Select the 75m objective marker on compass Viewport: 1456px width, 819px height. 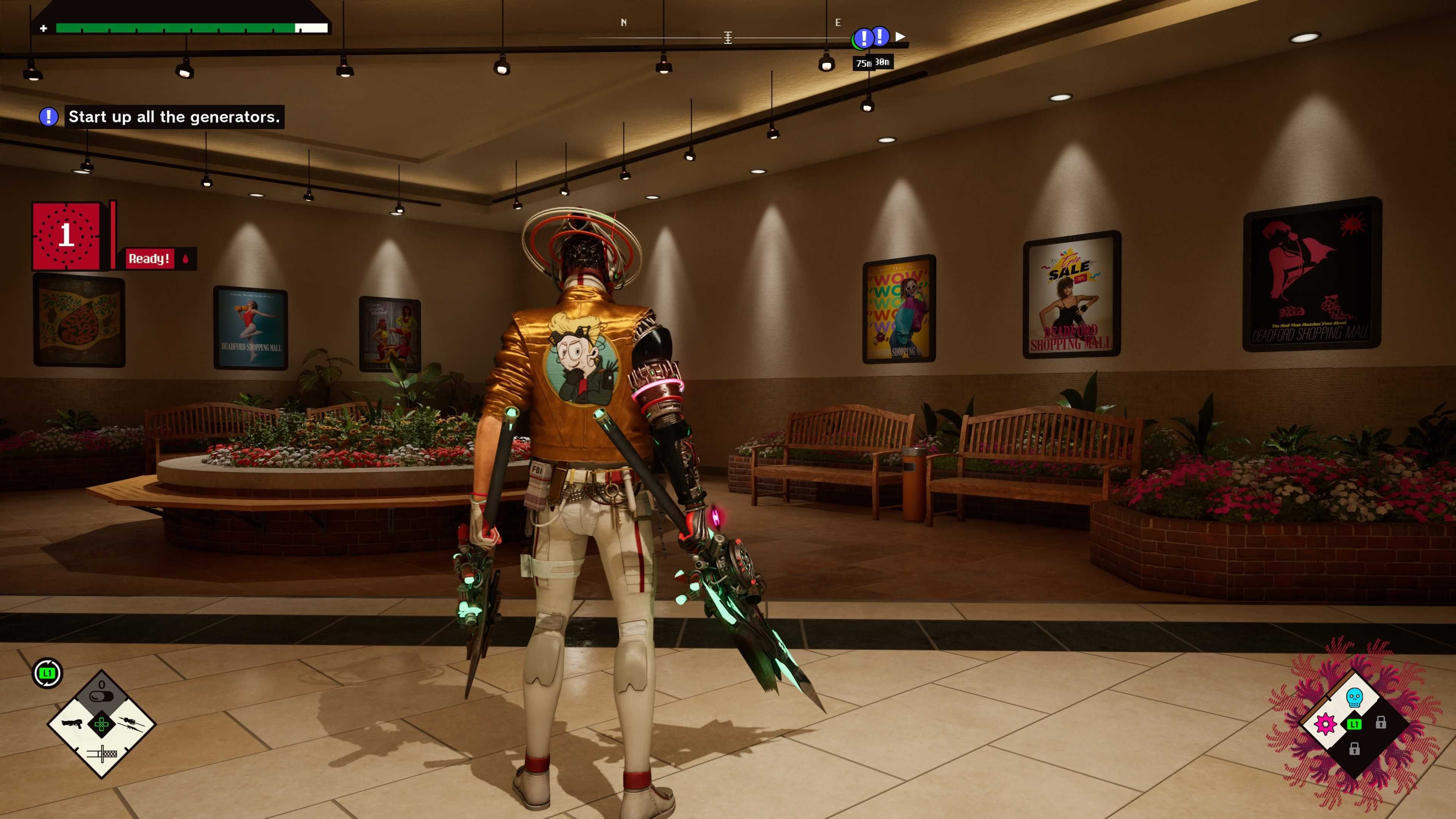coord(863,38)
